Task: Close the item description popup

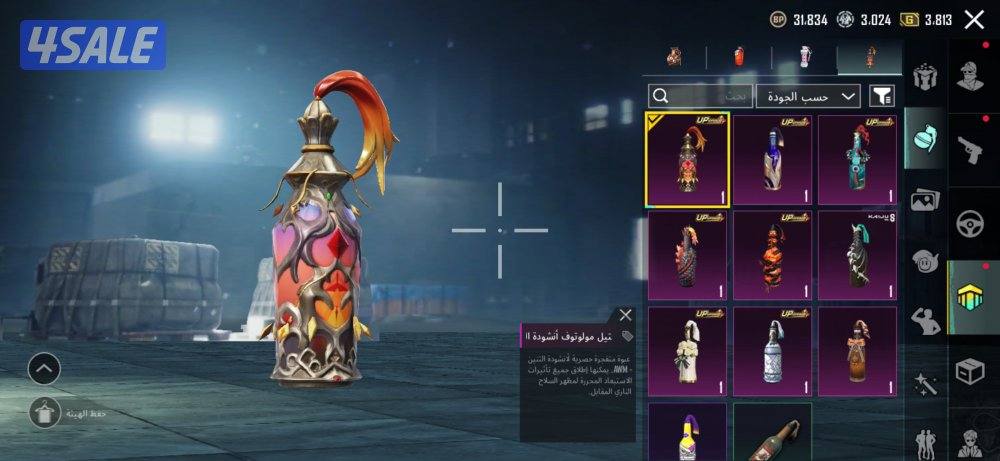Action: point(625,316)
